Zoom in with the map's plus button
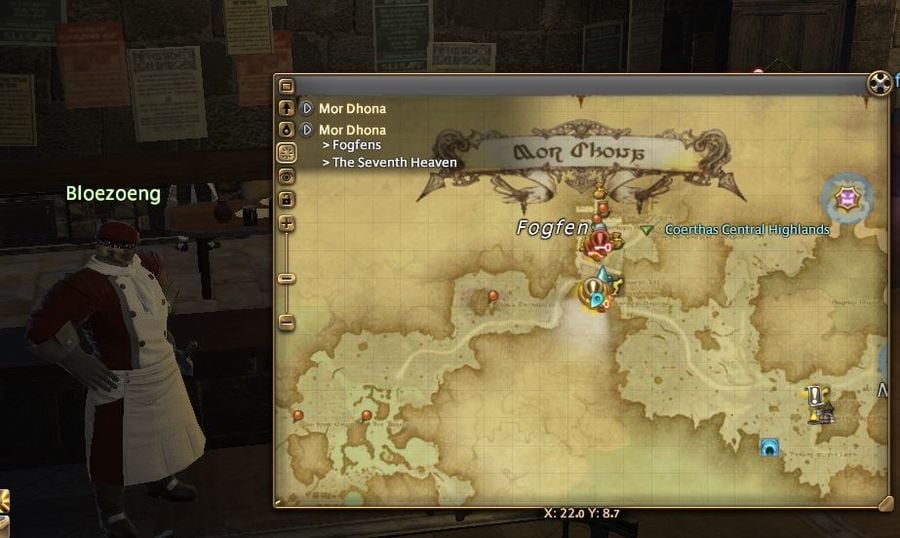 pos(287,224)
